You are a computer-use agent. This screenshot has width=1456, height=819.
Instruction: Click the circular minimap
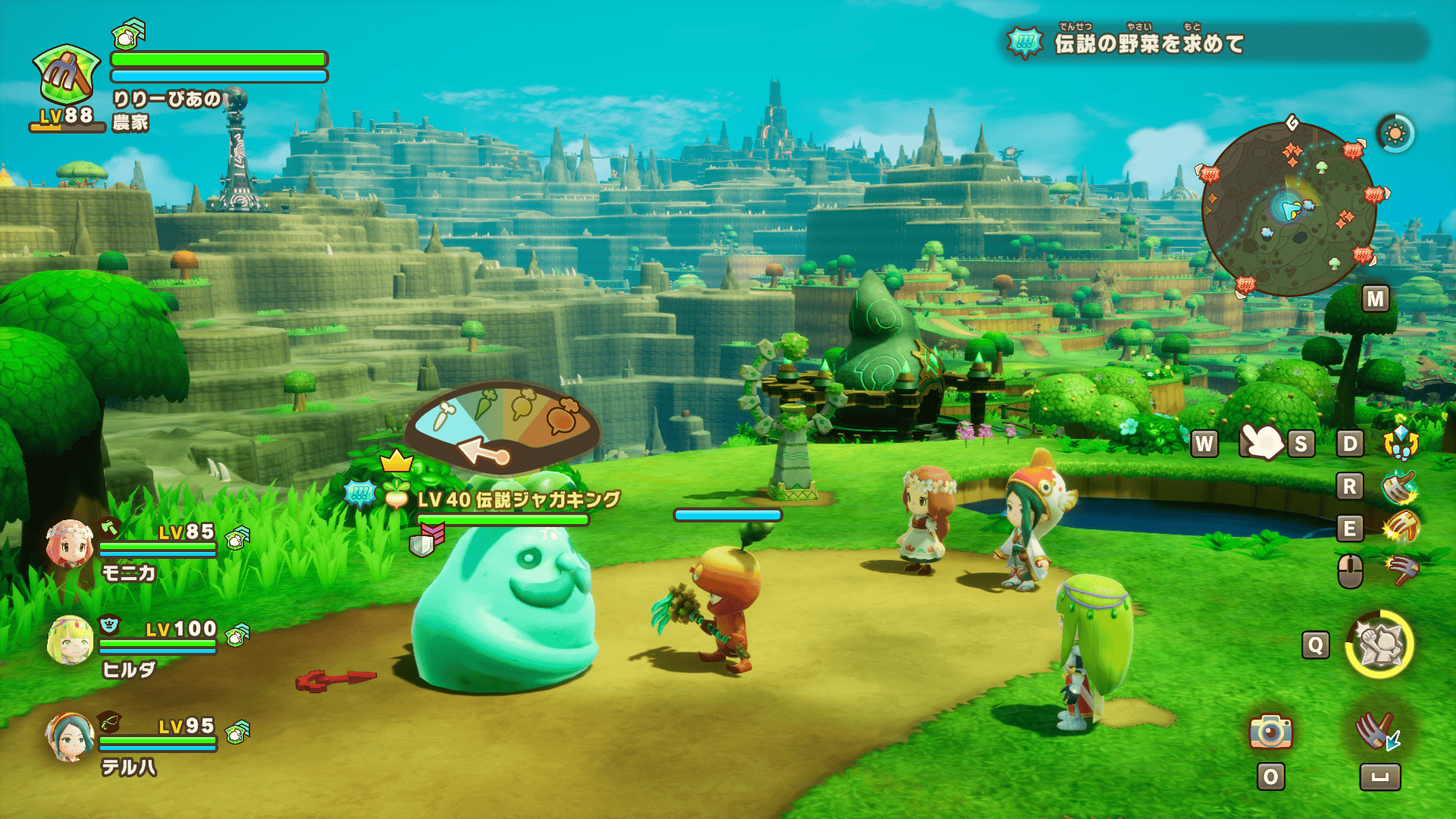(x=1289, y=209)
